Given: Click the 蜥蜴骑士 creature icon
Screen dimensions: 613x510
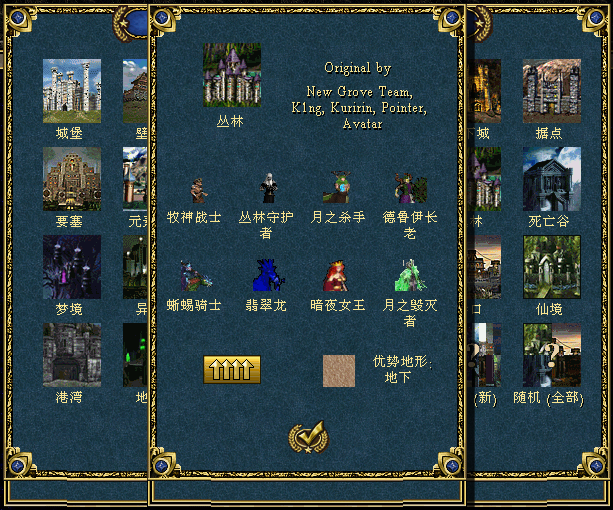Looking at the screenshot, I should (x=193, y=276).
